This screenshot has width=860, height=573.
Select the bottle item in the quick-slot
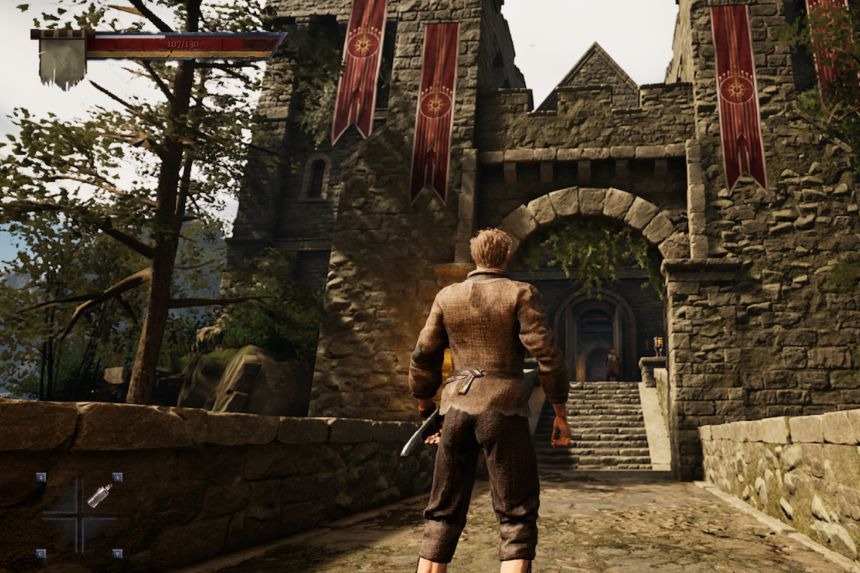click(99, 494)
